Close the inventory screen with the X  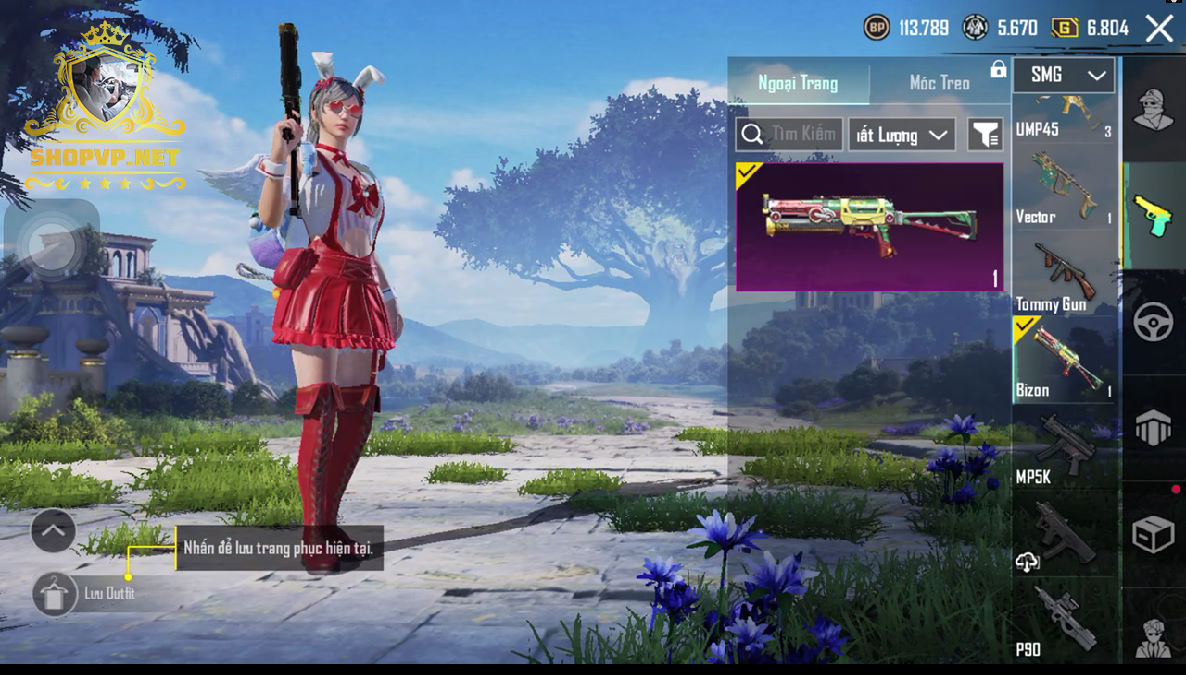pyautogui.click(x=1159, y=28)
